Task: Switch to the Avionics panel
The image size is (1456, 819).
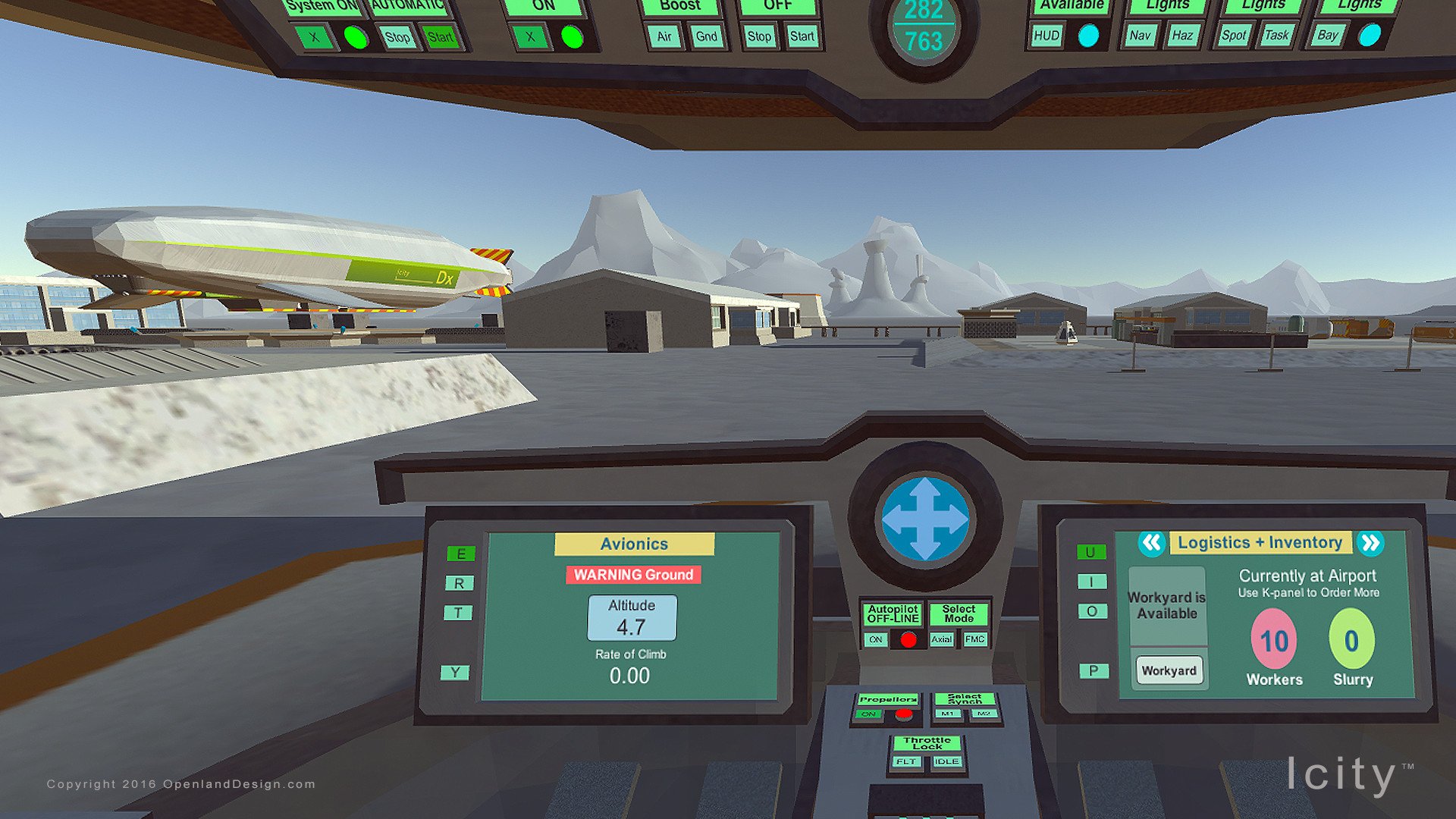Action: click(635, 544)
